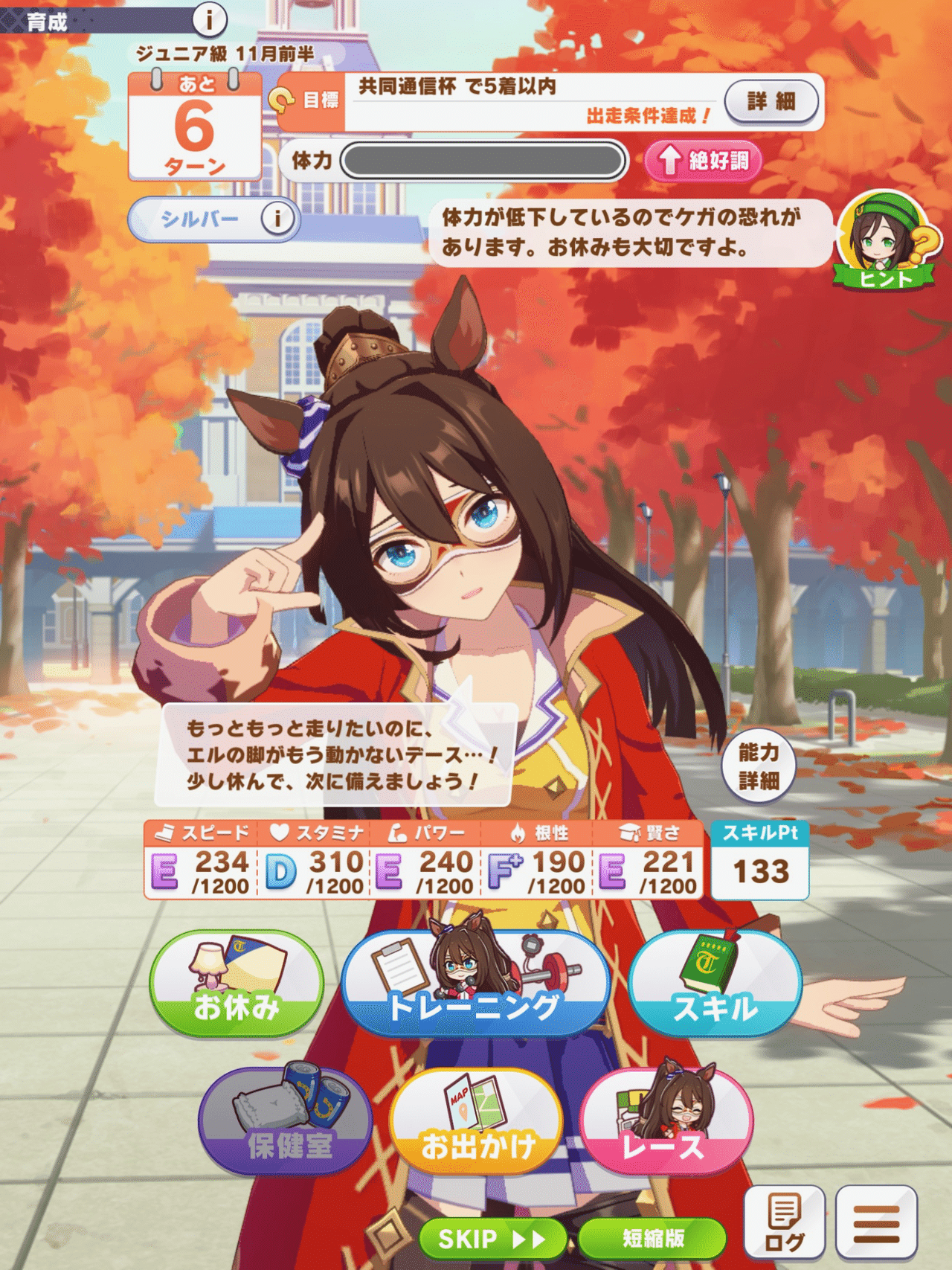Click the 体力 stamina gauge bar
The image size is (952, 1270).
pos(483,161)
